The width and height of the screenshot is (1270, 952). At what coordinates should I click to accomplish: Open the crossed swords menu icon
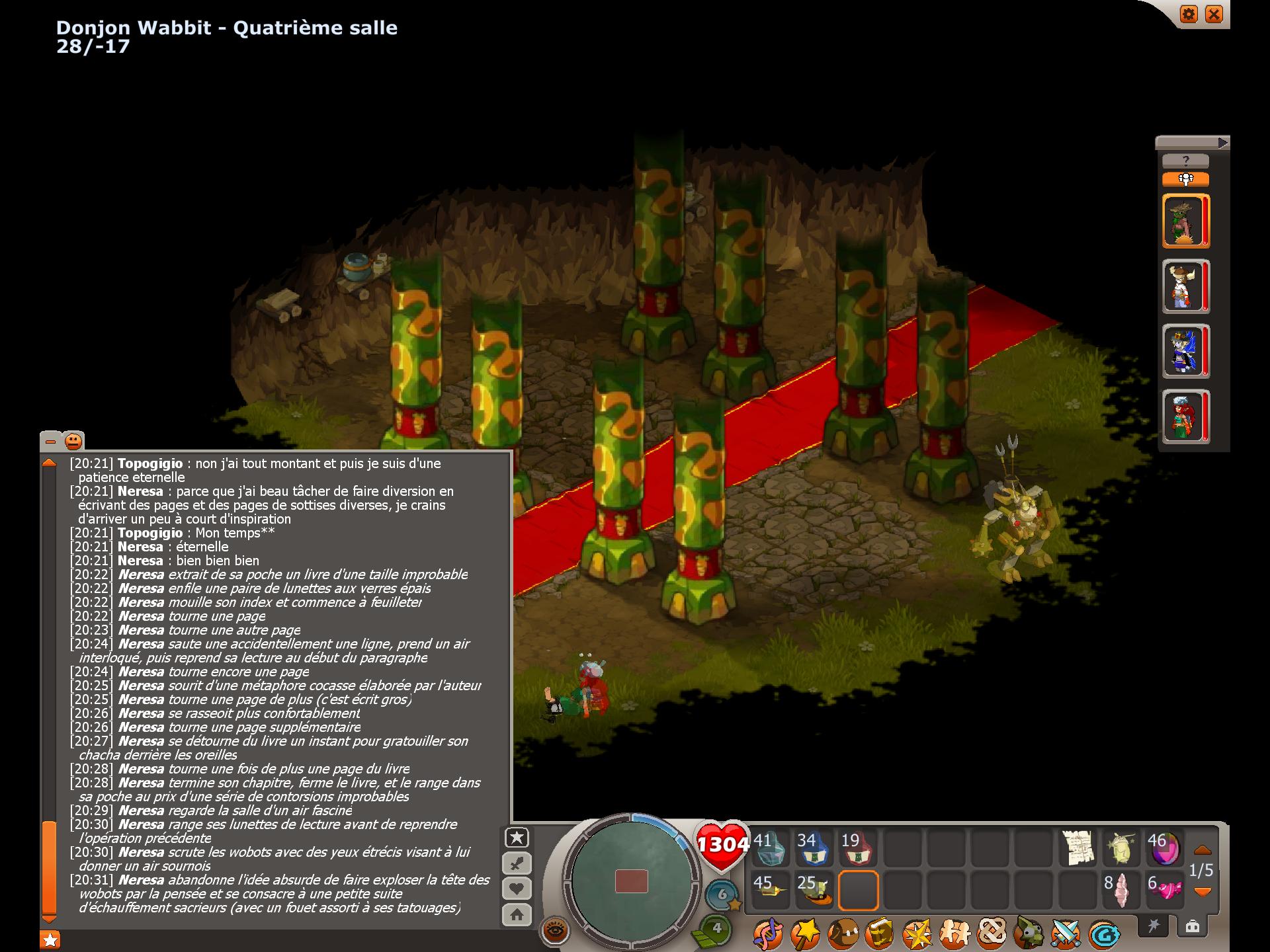pyautogui.click(x=1066, y=933)
